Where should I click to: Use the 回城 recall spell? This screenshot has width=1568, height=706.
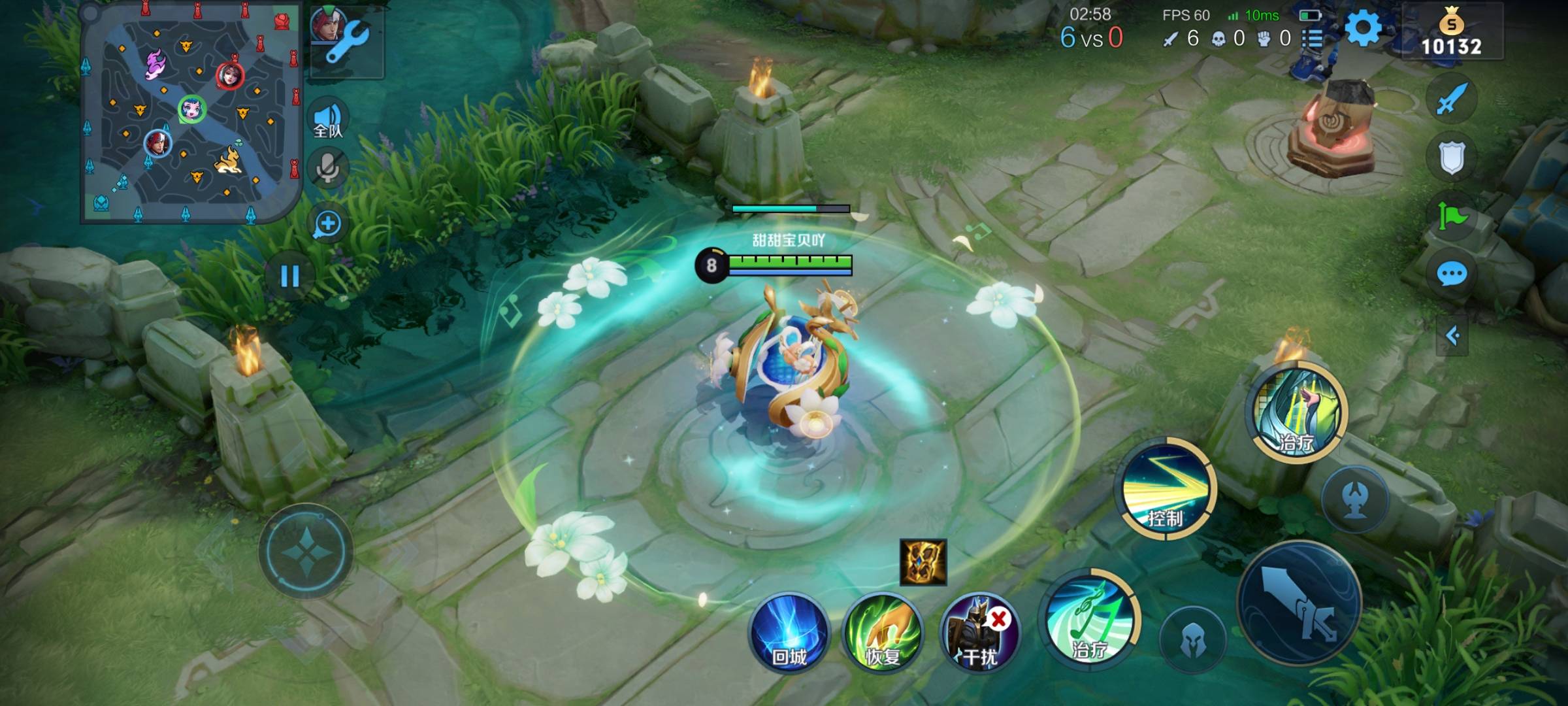pyautogui.click(x=789, y=633)
